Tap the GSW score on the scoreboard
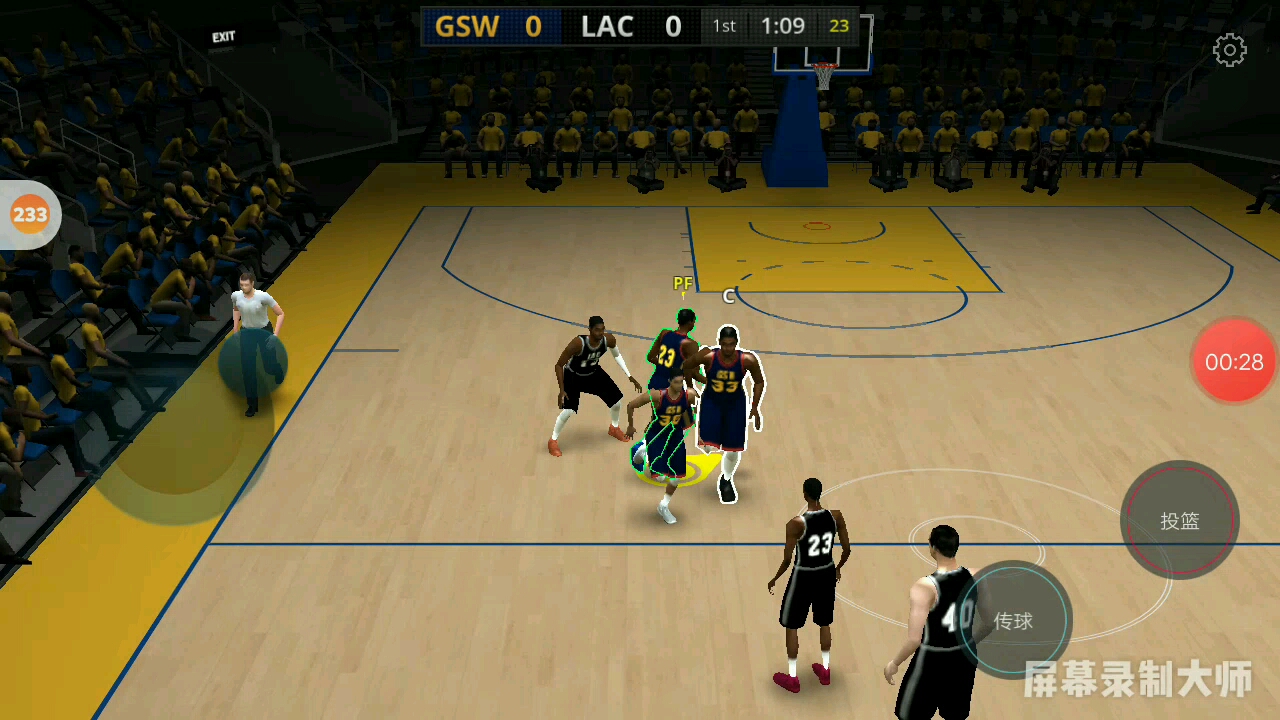Viewport: 1280px width, 720px height. pyautogui.click(x=531, y=27)
